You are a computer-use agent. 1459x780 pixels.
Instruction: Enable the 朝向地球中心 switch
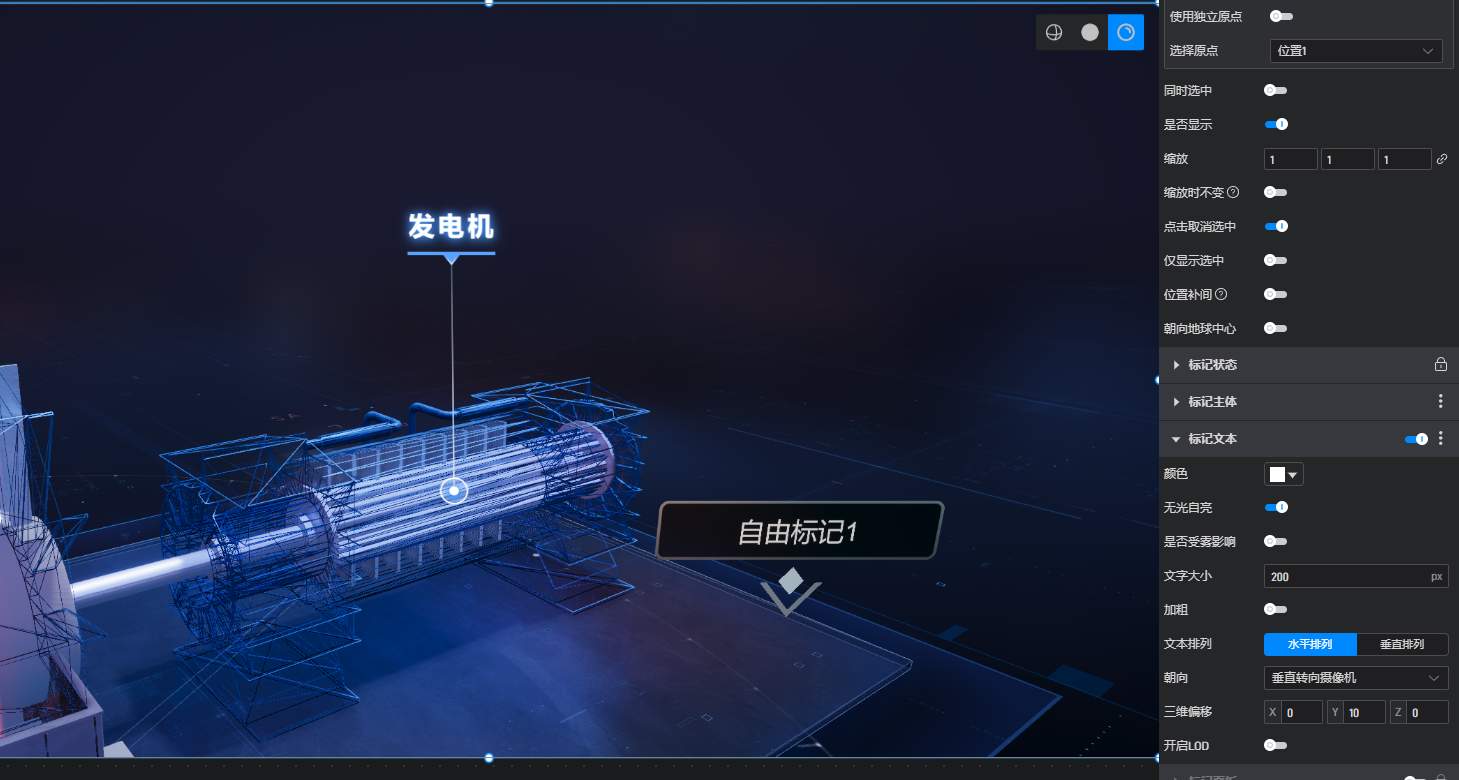[x=1275, y=328]
